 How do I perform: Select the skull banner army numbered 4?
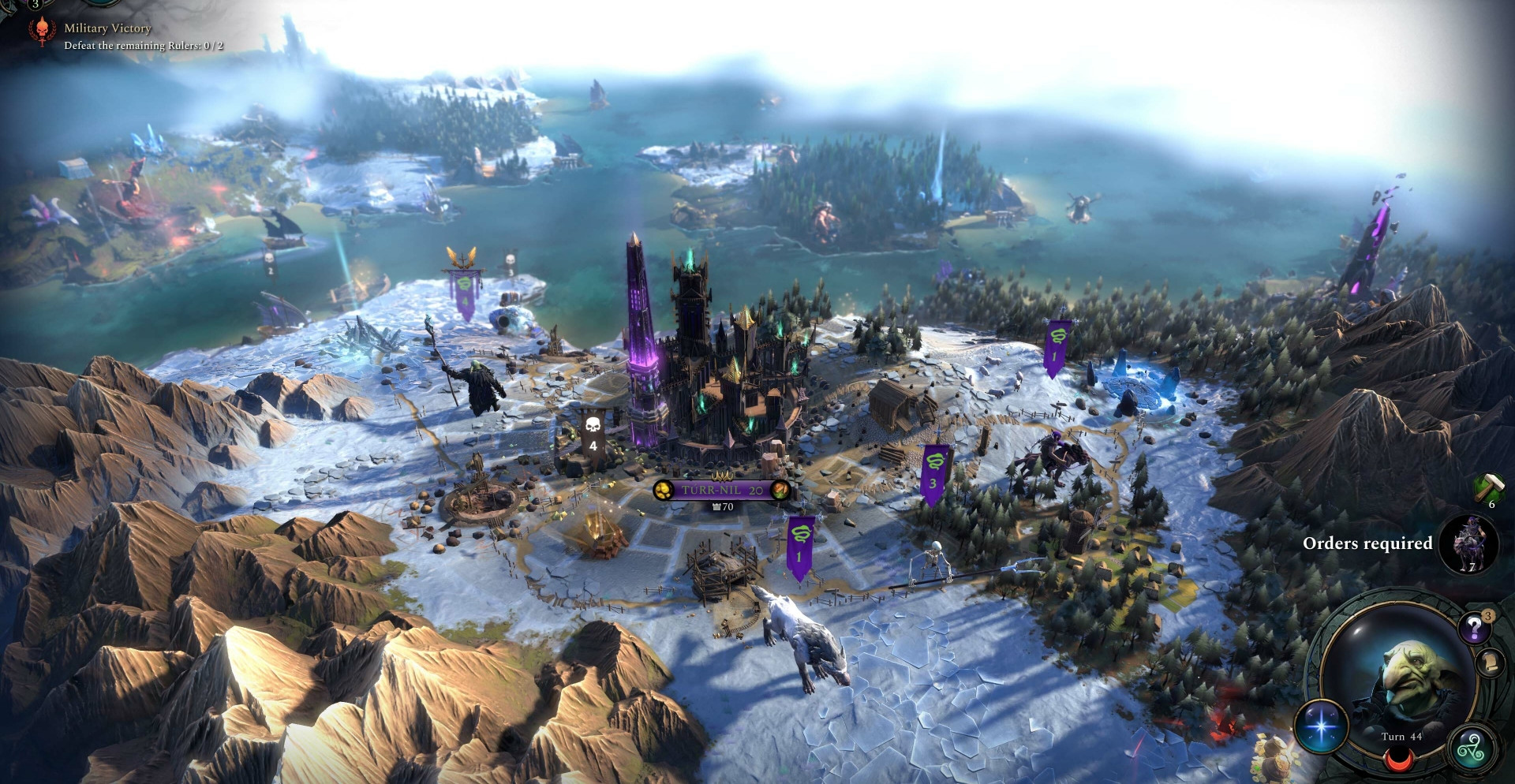point(593,432)
